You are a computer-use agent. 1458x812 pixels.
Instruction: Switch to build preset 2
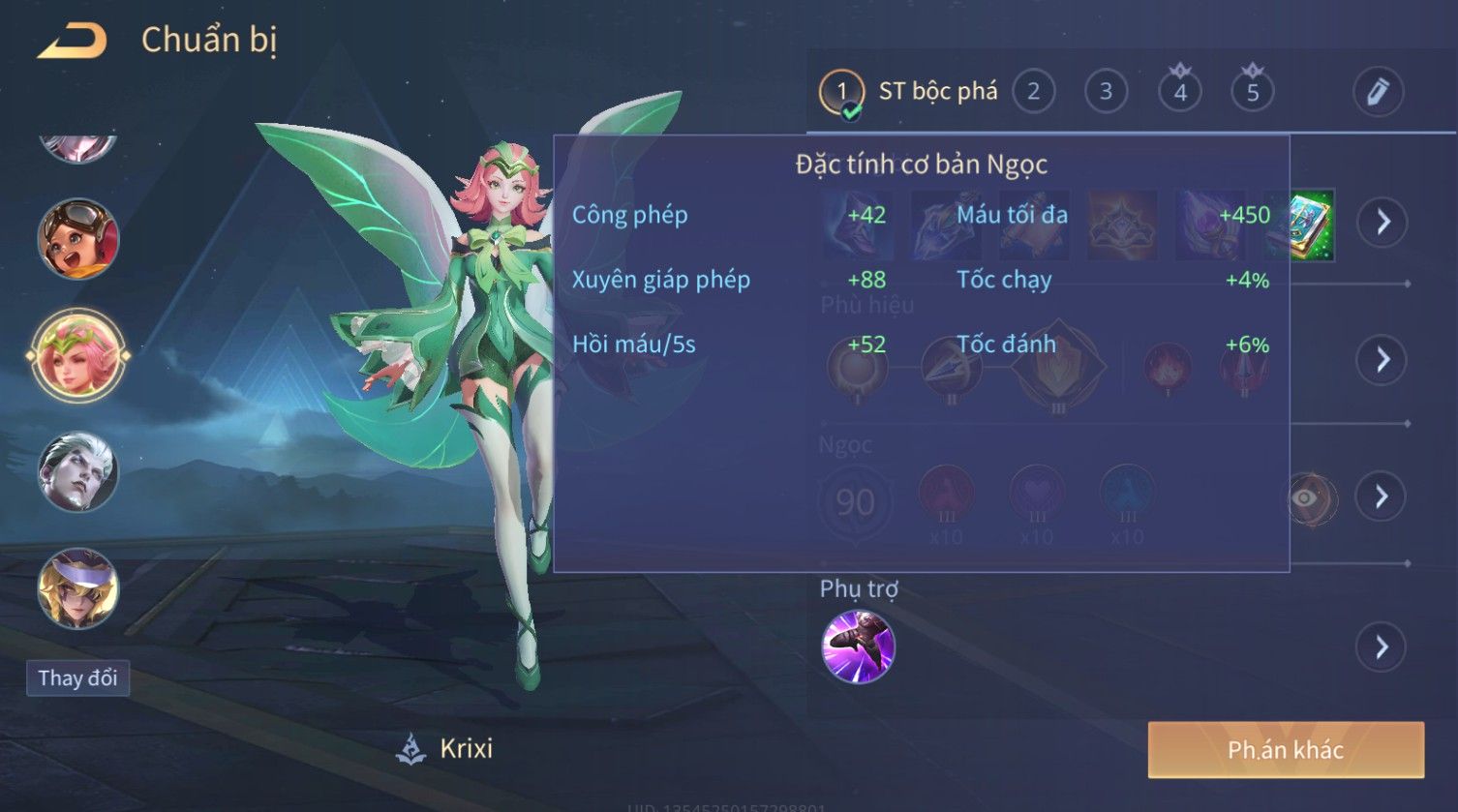click(1033, 92)
